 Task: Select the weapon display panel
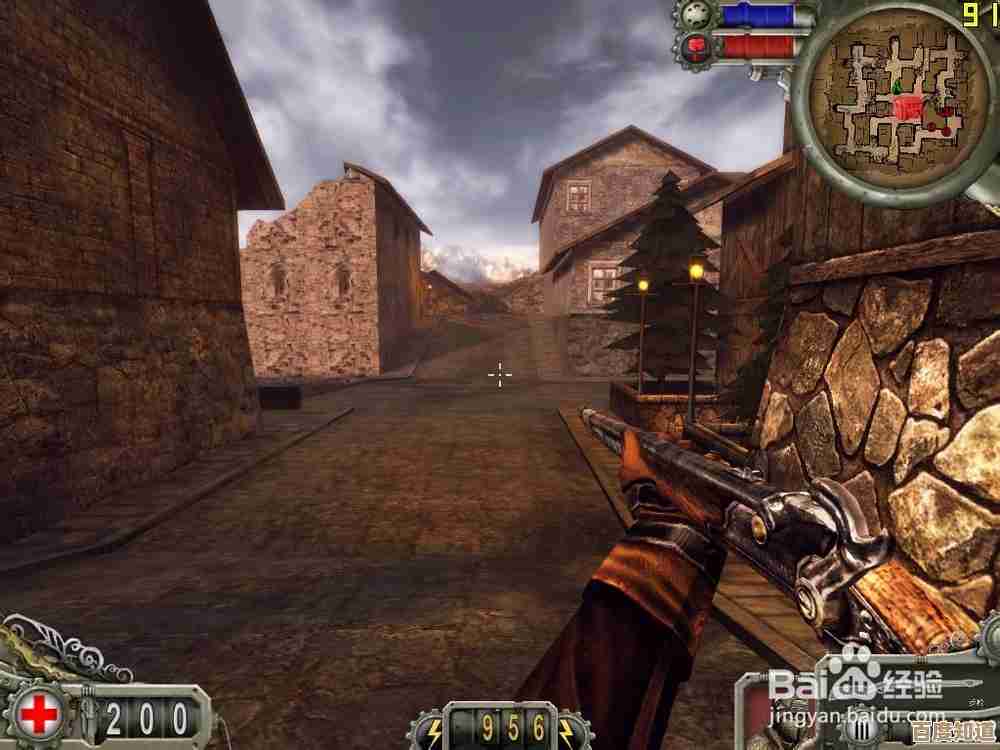[x=870, y=712]
